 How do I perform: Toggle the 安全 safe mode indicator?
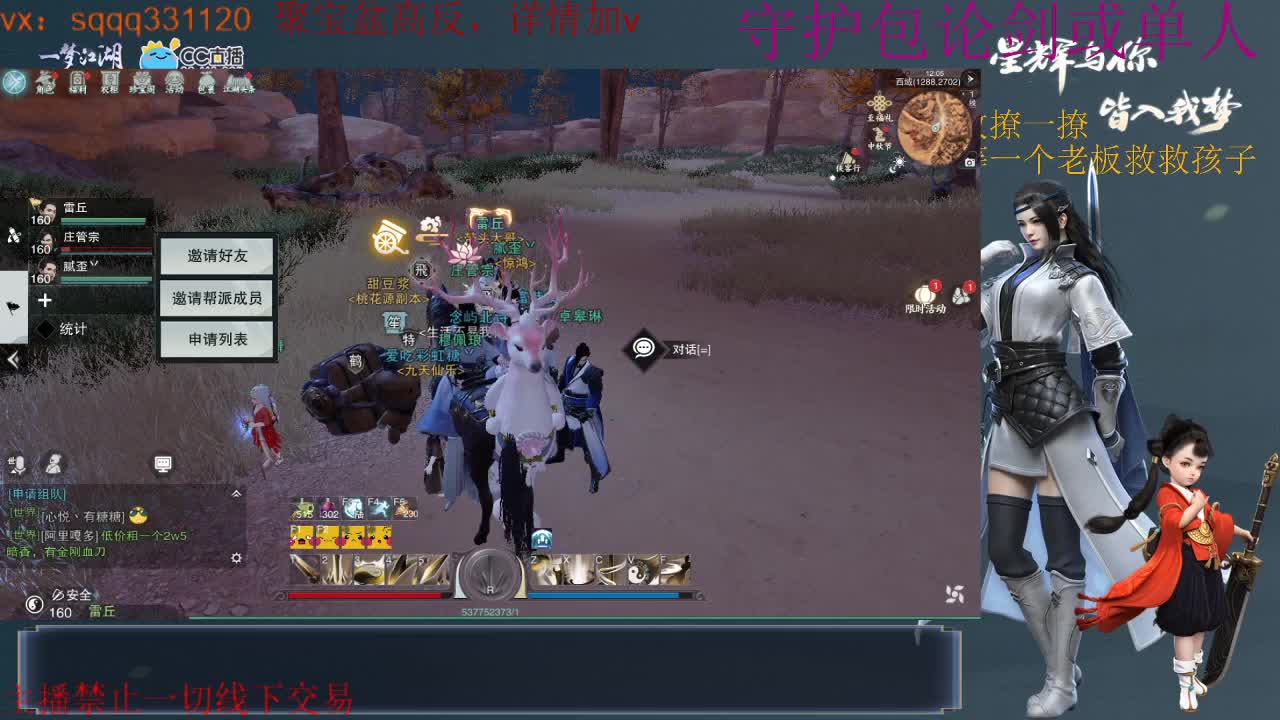tap(73, 596)
